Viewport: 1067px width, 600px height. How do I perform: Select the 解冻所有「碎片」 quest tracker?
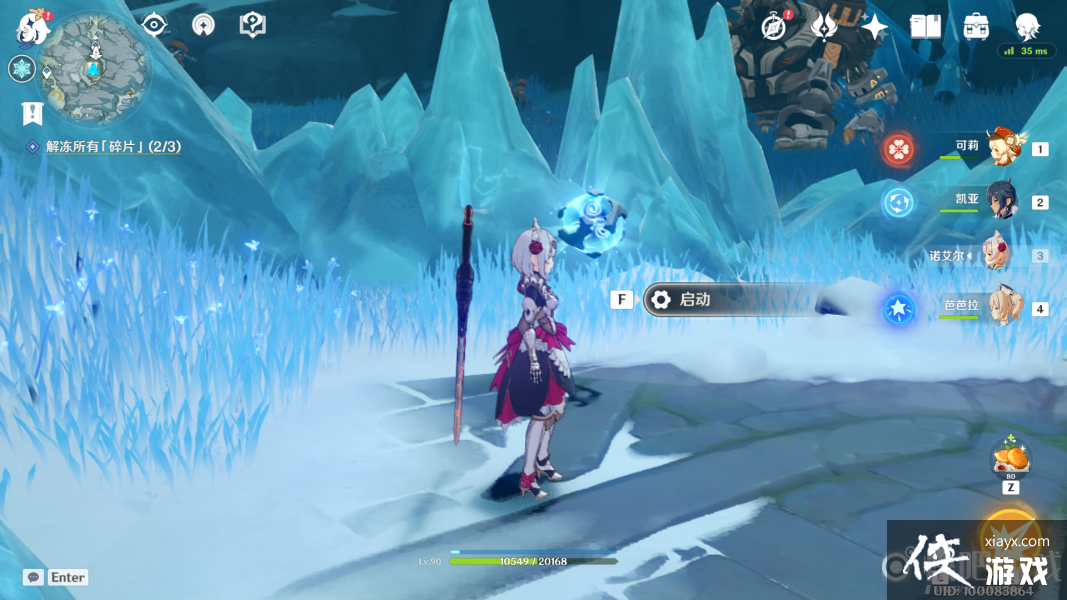pos(112,147)
